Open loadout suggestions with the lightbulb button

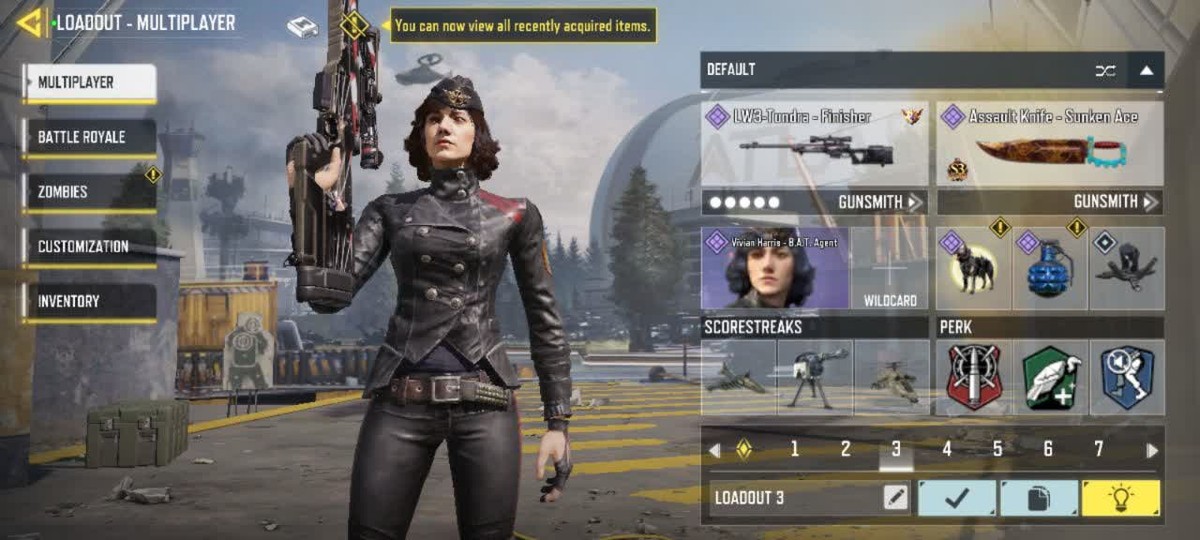tap(1120, 498)
